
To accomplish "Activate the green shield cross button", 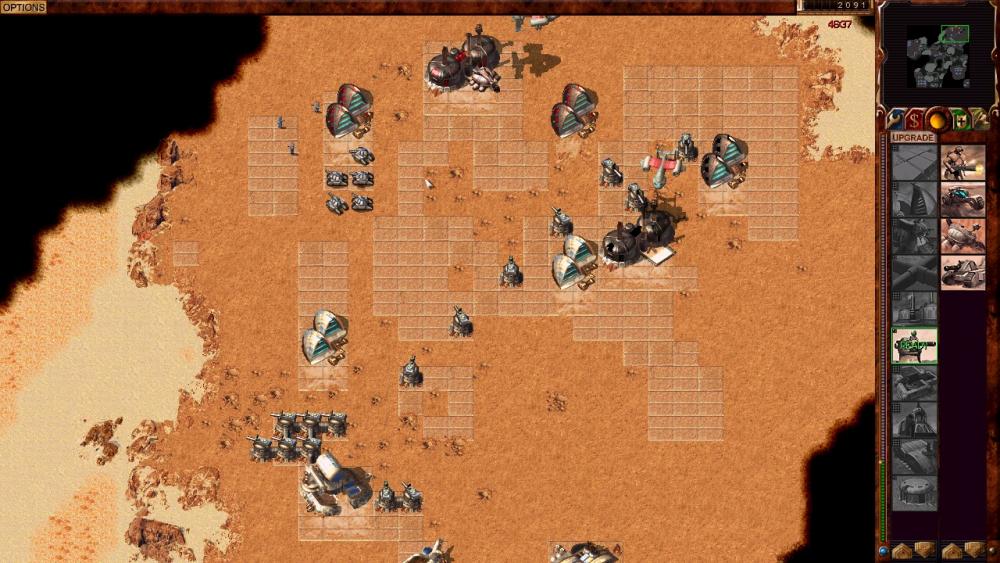I will tap(961, 119).
